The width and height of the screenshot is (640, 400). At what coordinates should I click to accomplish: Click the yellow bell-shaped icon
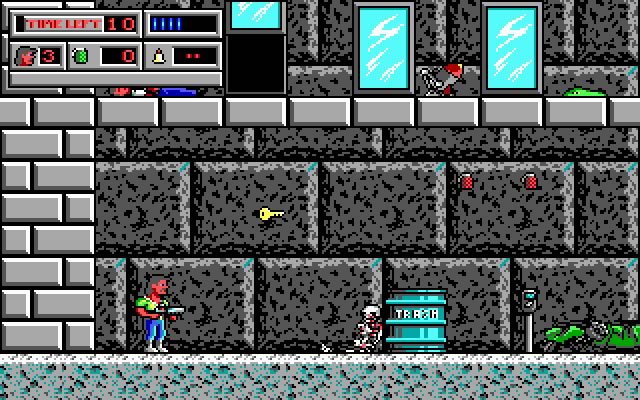[x=158, y=55]
